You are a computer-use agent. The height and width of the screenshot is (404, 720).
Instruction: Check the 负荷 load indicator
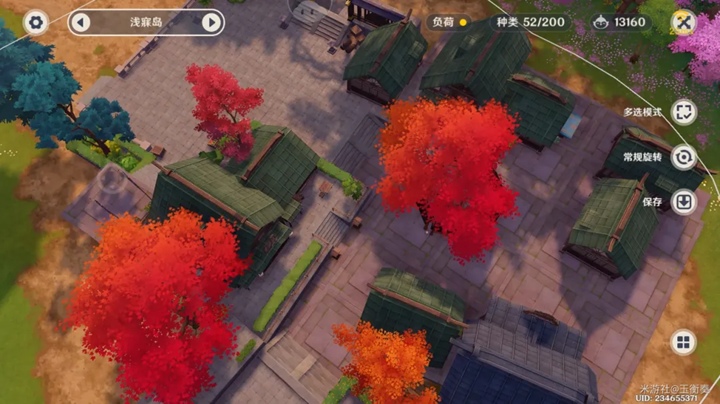pyautogui.click(x=449, y=22)
